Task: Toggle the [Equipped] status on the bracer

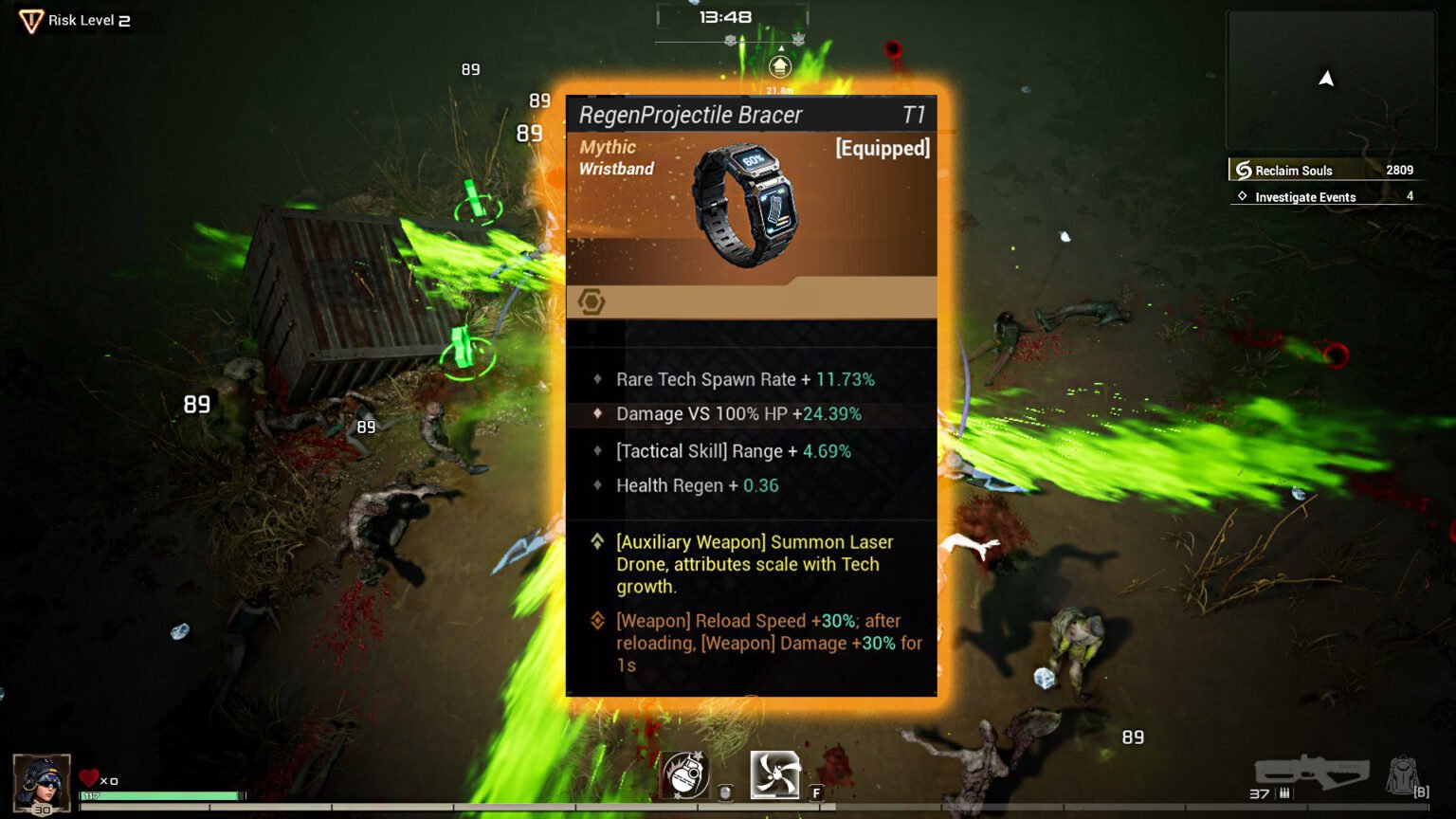Action: click(882, 148)
